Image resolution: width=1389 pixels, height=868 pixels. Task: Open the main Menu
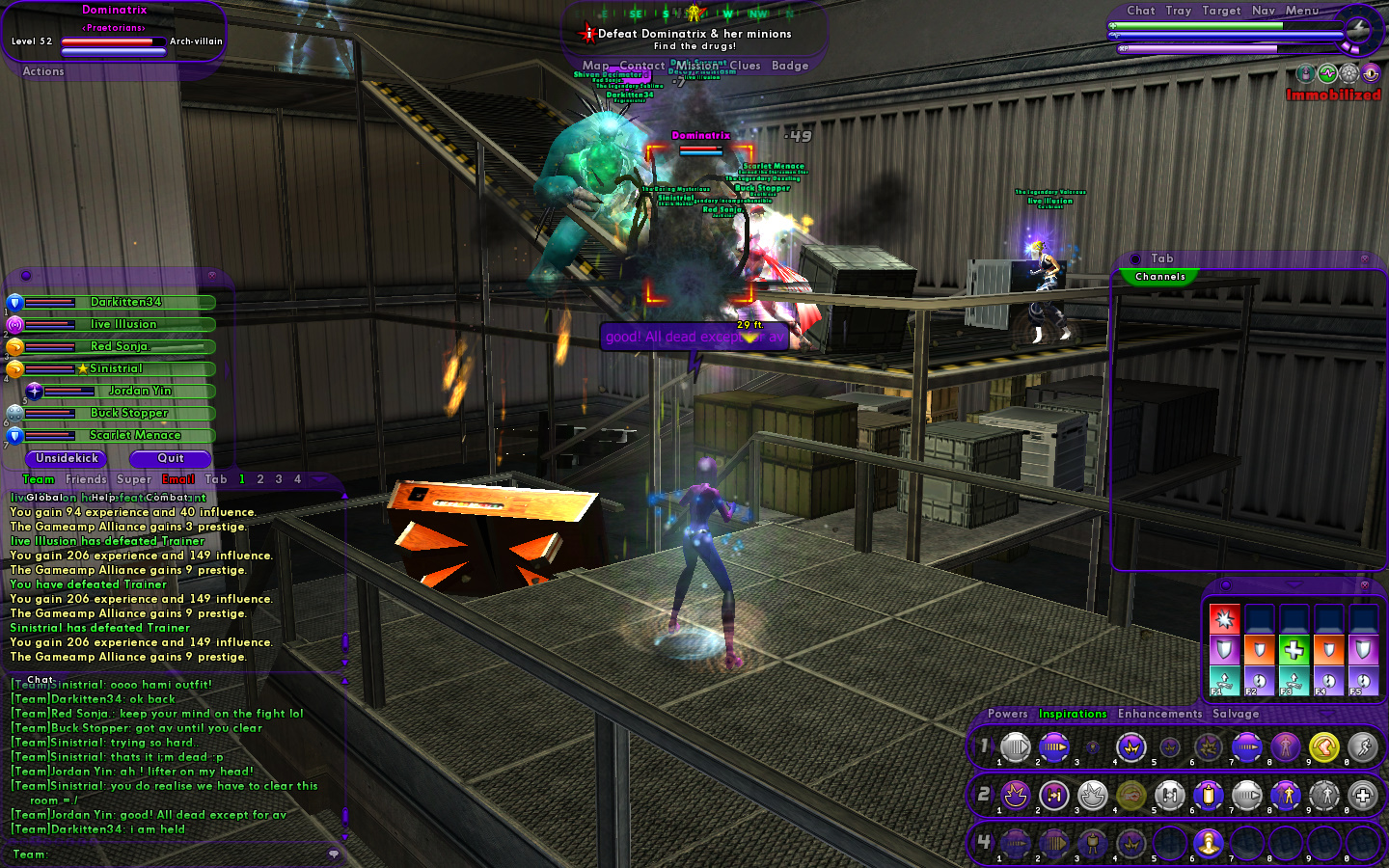[1301, 11]
